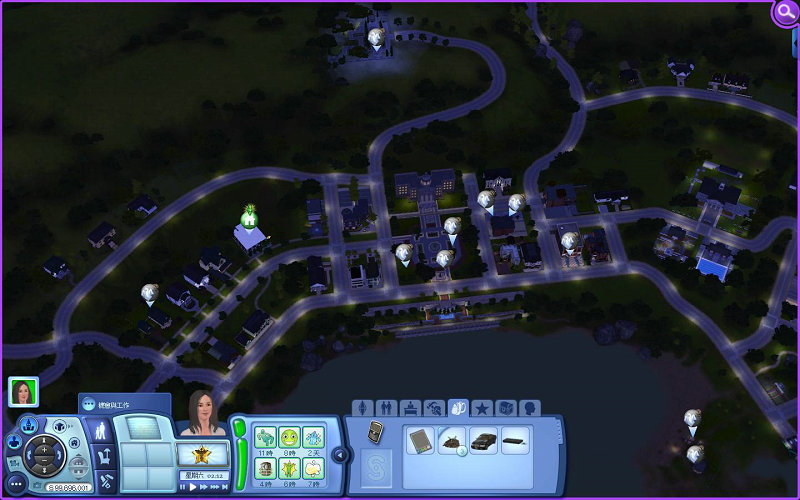800x500 pixels.
Task: Switch to the relationships tab with two figures
Action: tap(387, 408)
